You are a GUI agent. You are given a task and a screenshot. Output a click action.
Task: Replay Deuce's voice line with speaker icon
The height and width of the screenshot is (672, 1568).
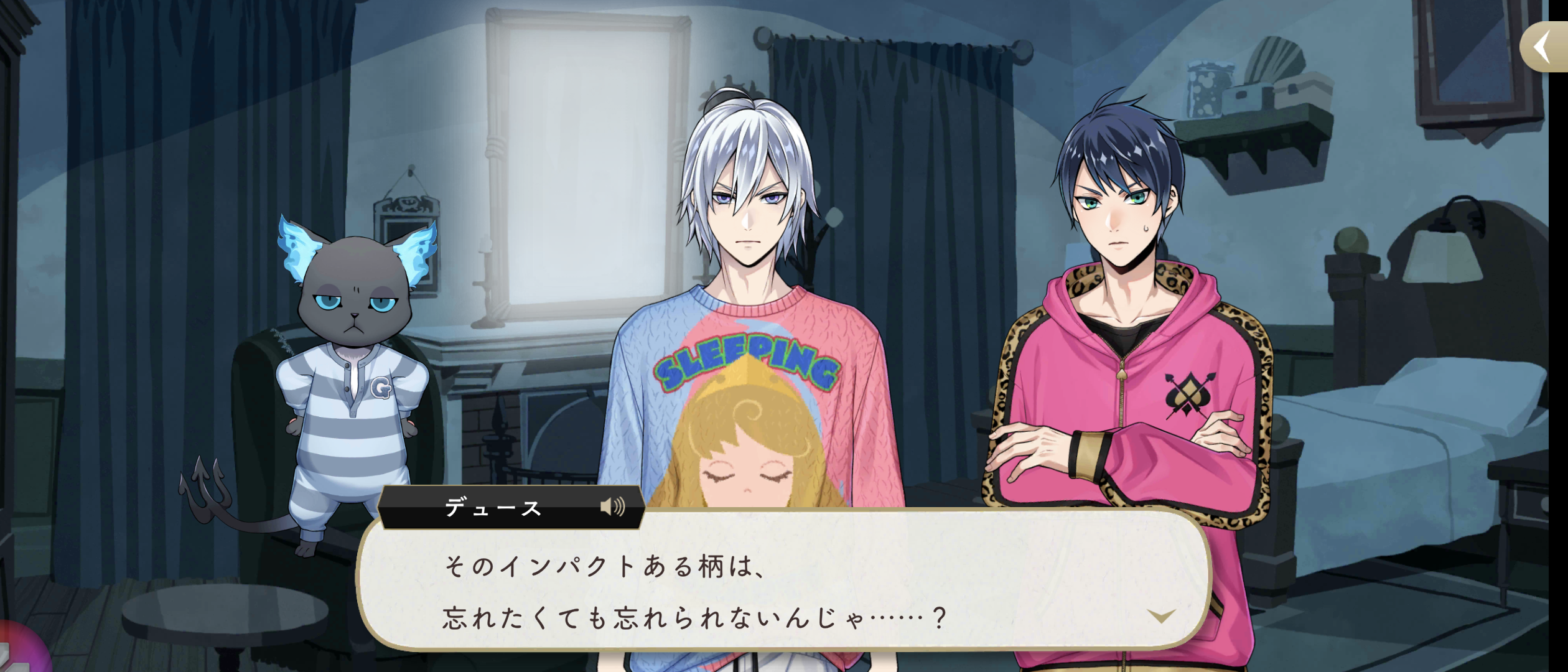point(612,507)
